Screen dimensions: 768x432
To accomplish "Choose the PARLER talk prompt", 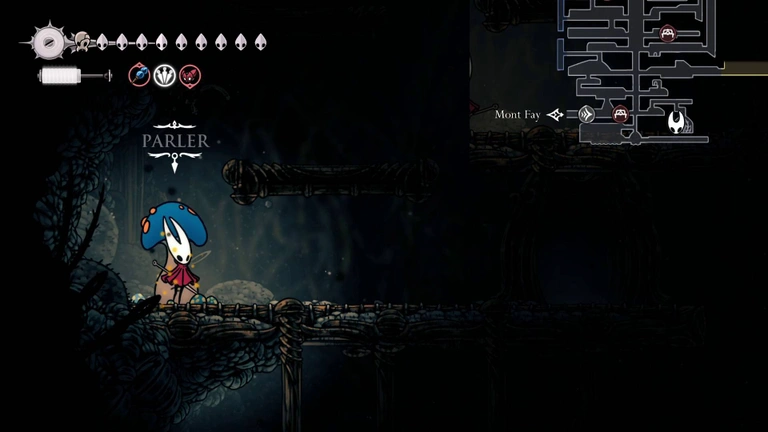I will pos(176,141).
